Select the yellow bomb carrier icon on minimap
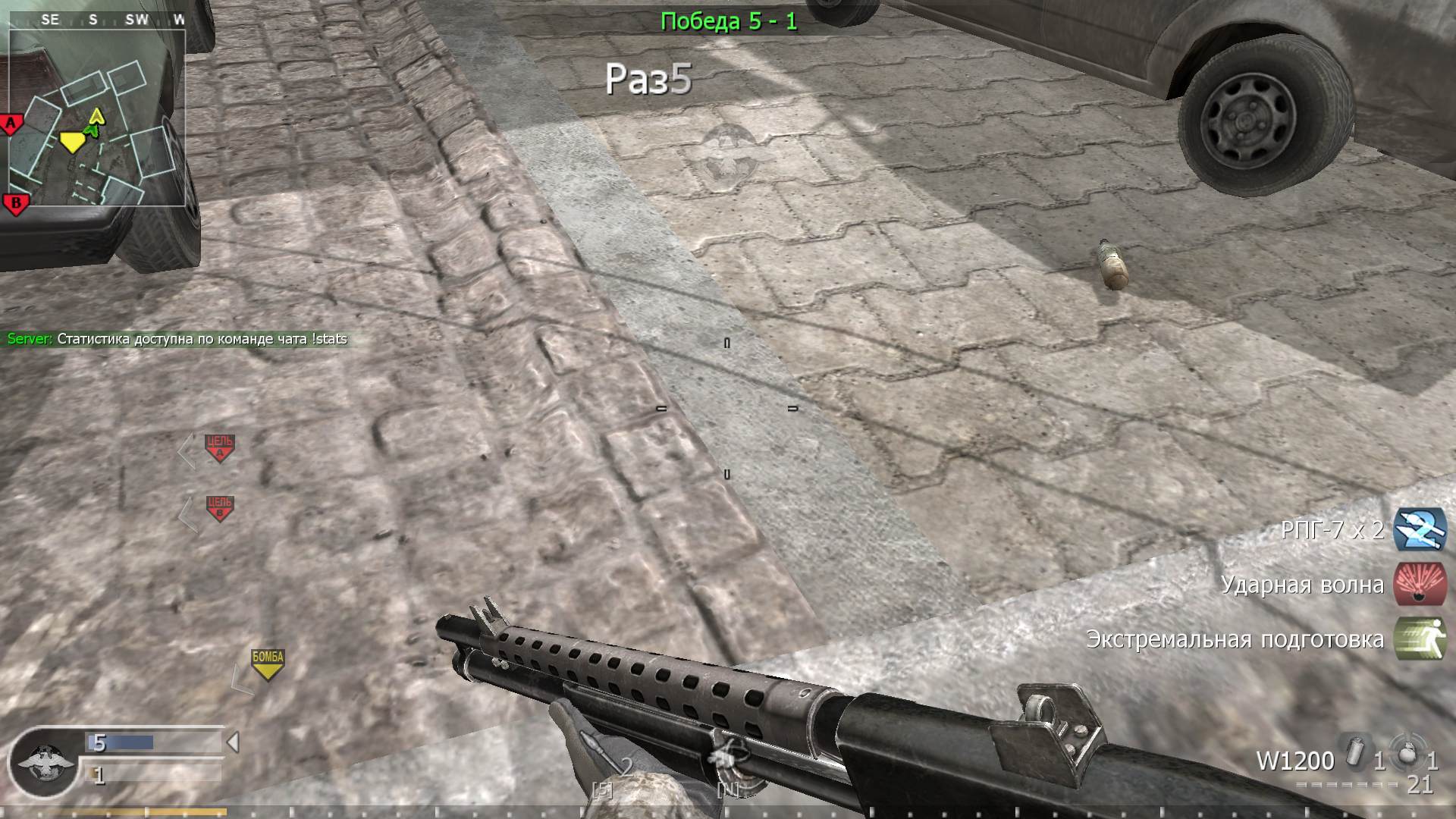The height and width of the screenshot is (819, 1456). (74, 141)
